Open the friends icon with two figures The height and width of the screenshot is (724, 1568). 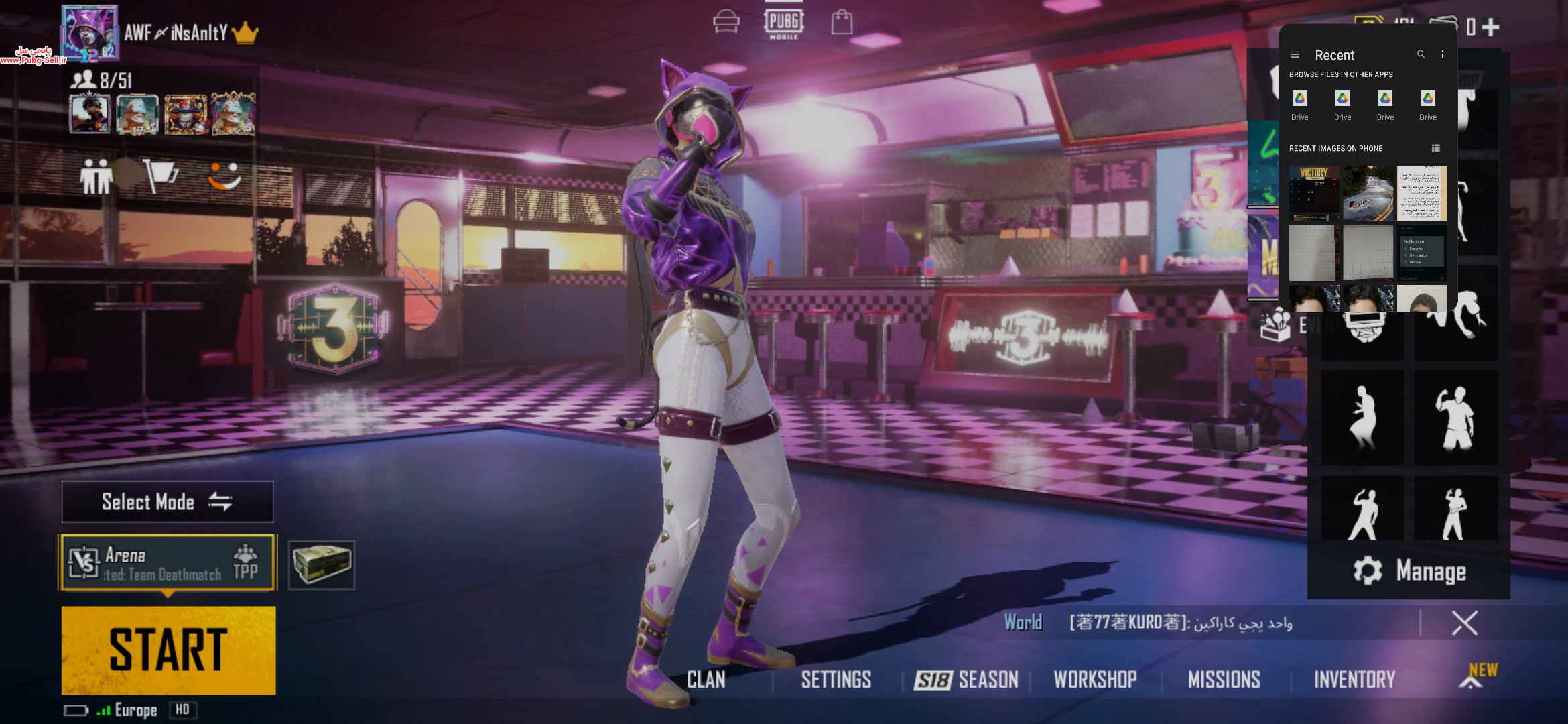point(95,177)
